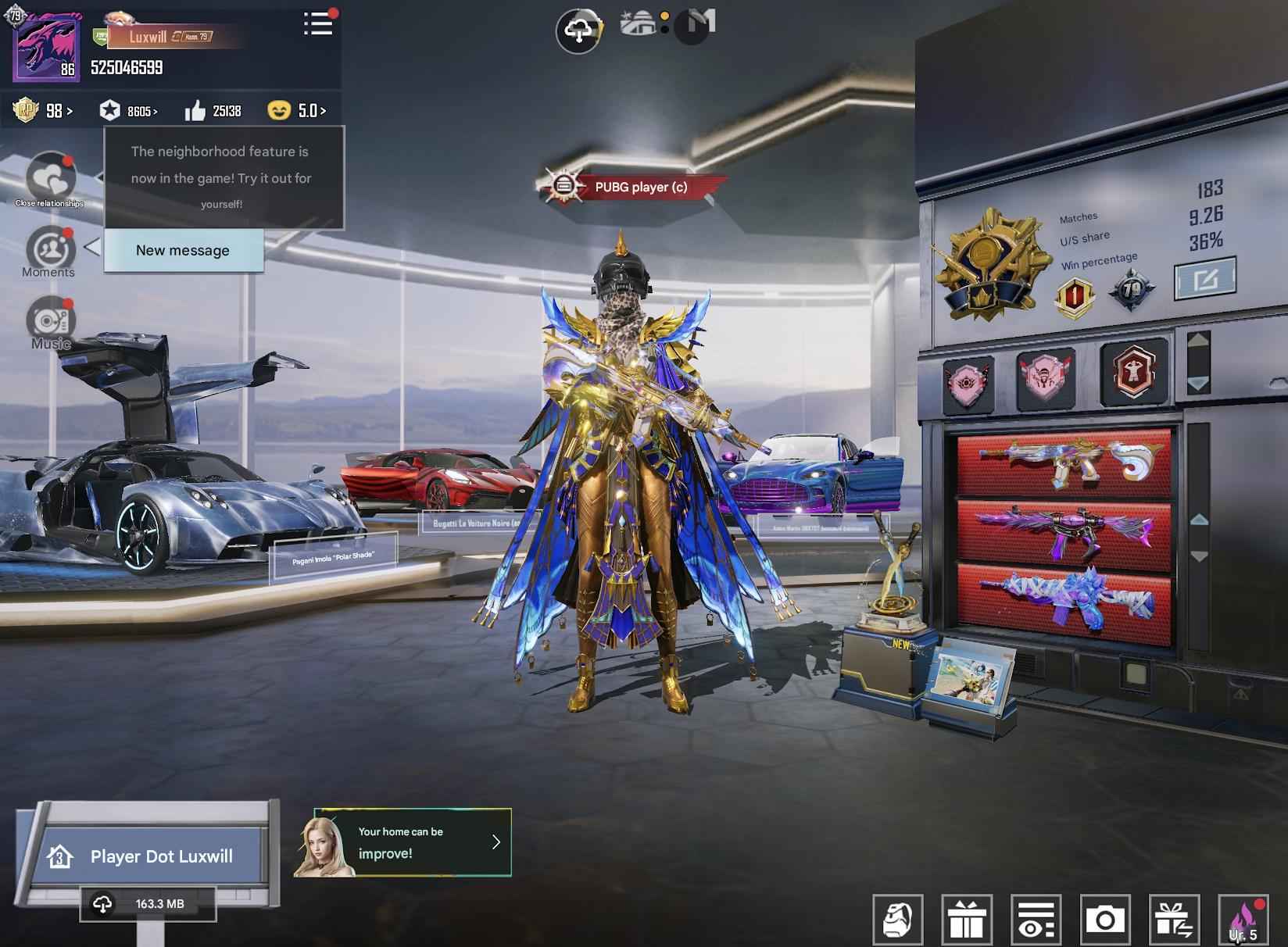Click the edit stats pencil icon
Image resolution: width=1288 pixels, height=947 pixels.
click(x=1204, y=278)
